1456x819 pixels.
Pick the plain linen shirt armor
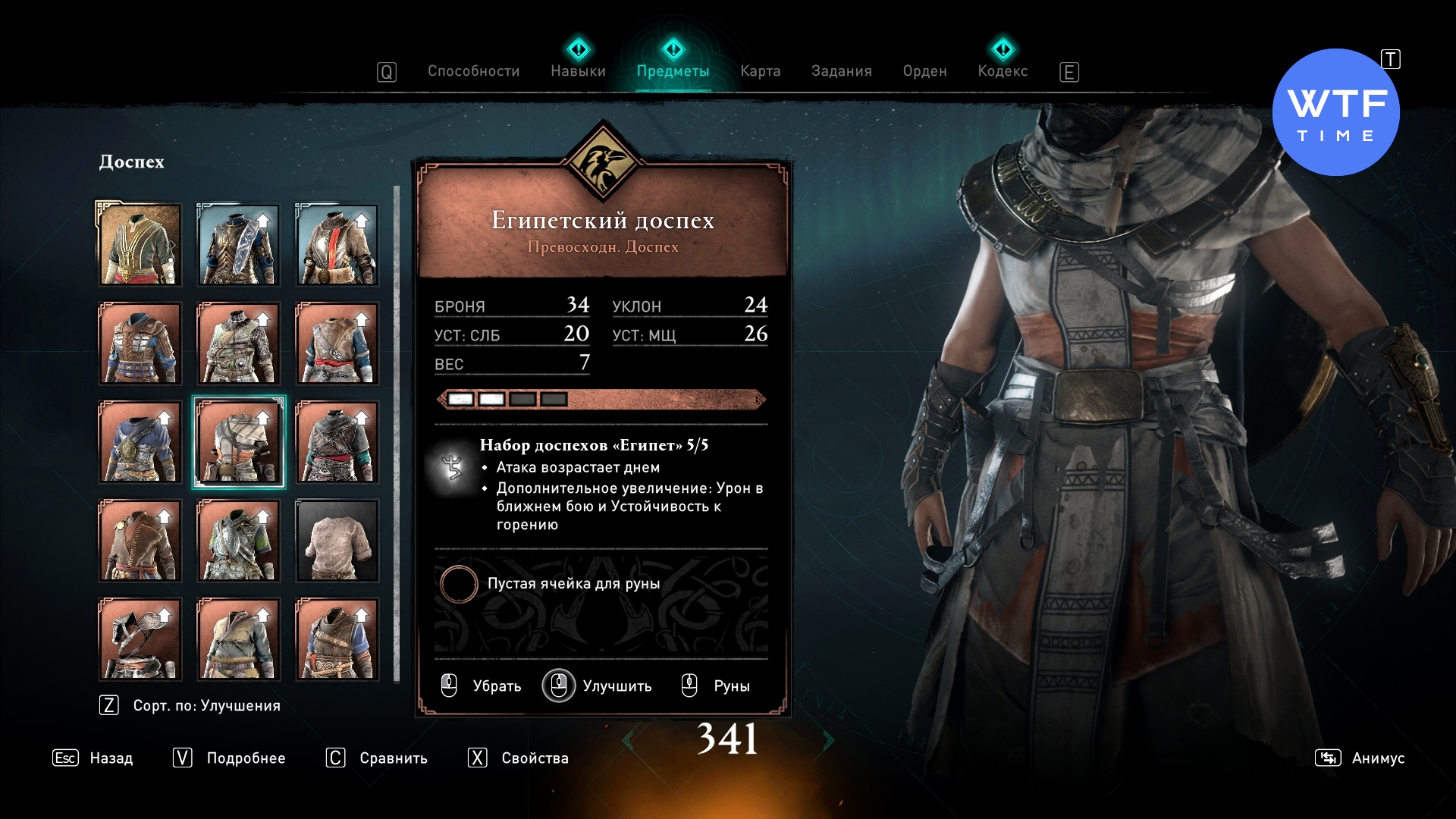[x=337, y=541]
